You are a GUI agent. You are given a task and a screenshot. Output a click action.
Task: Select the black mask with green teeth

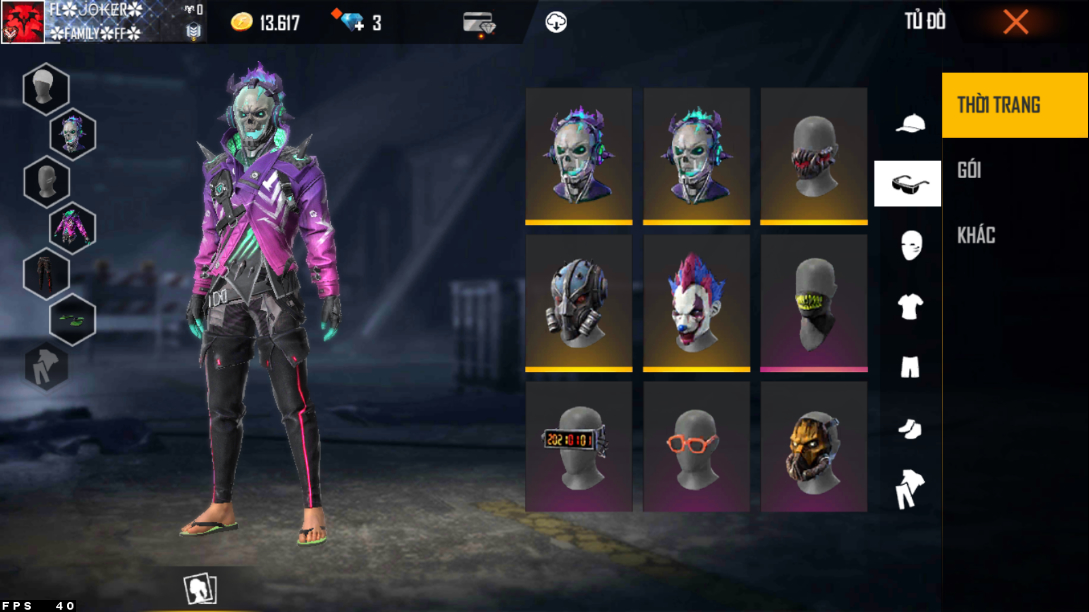pyautogui.click(x=813, y=302)
